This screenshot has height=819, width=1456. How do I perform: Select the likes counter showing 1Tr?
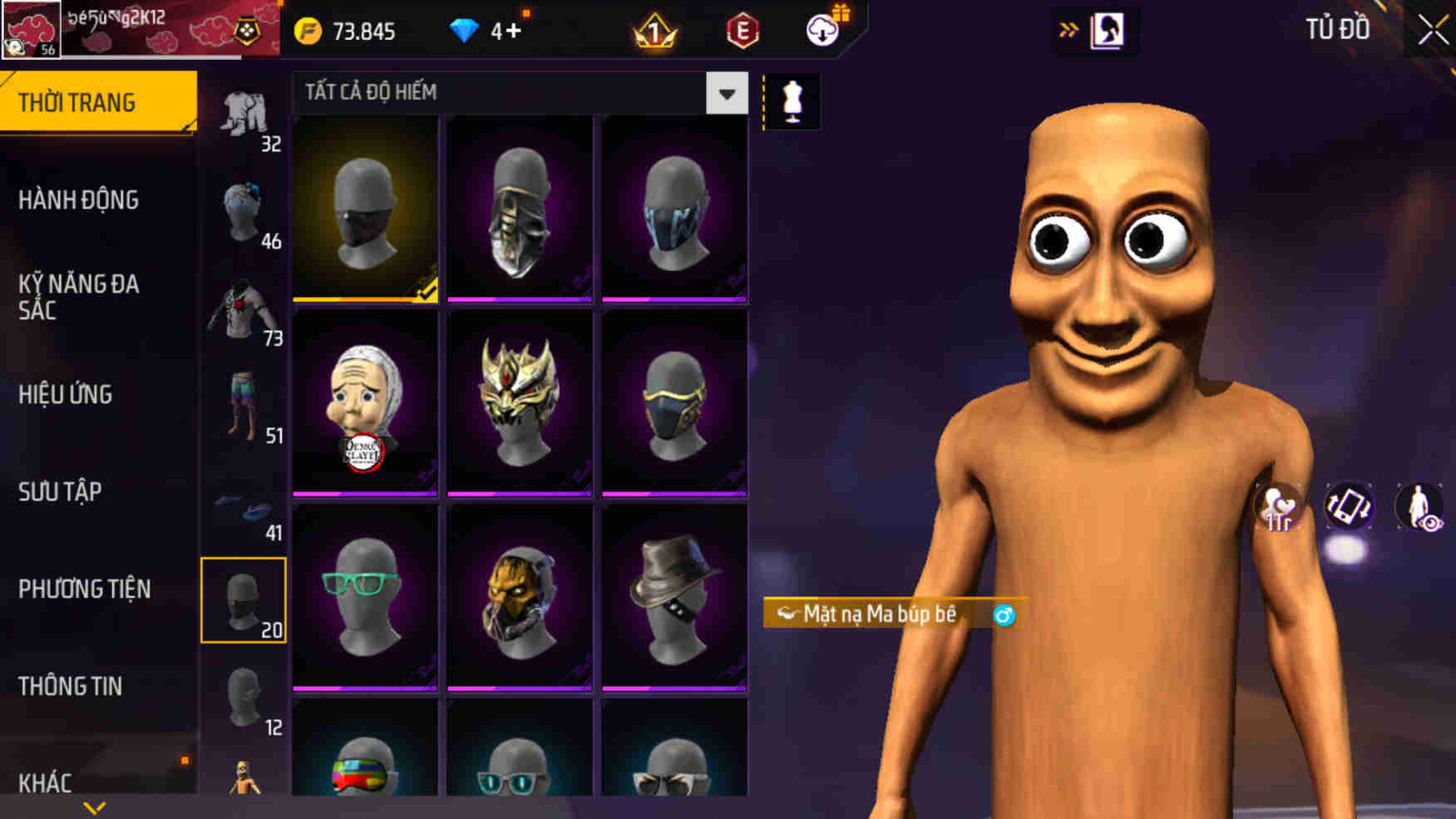(x=1280, y=505)
